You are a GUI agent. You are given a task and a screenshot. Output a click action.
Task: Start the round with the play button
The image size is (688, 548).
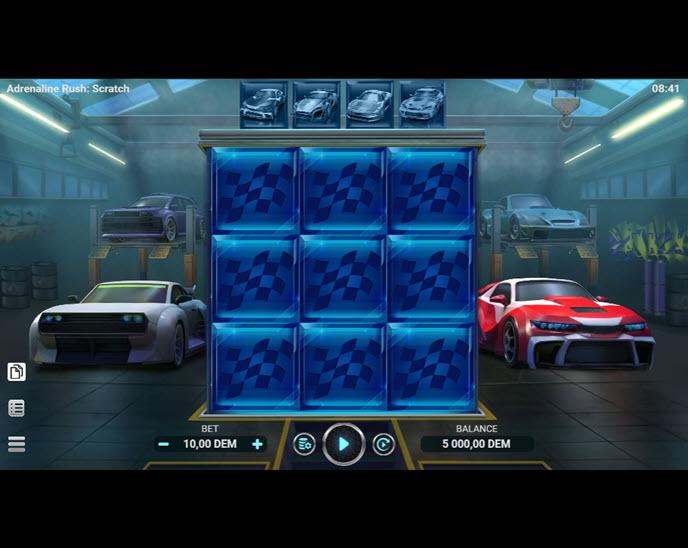click(x=343, y=444)
